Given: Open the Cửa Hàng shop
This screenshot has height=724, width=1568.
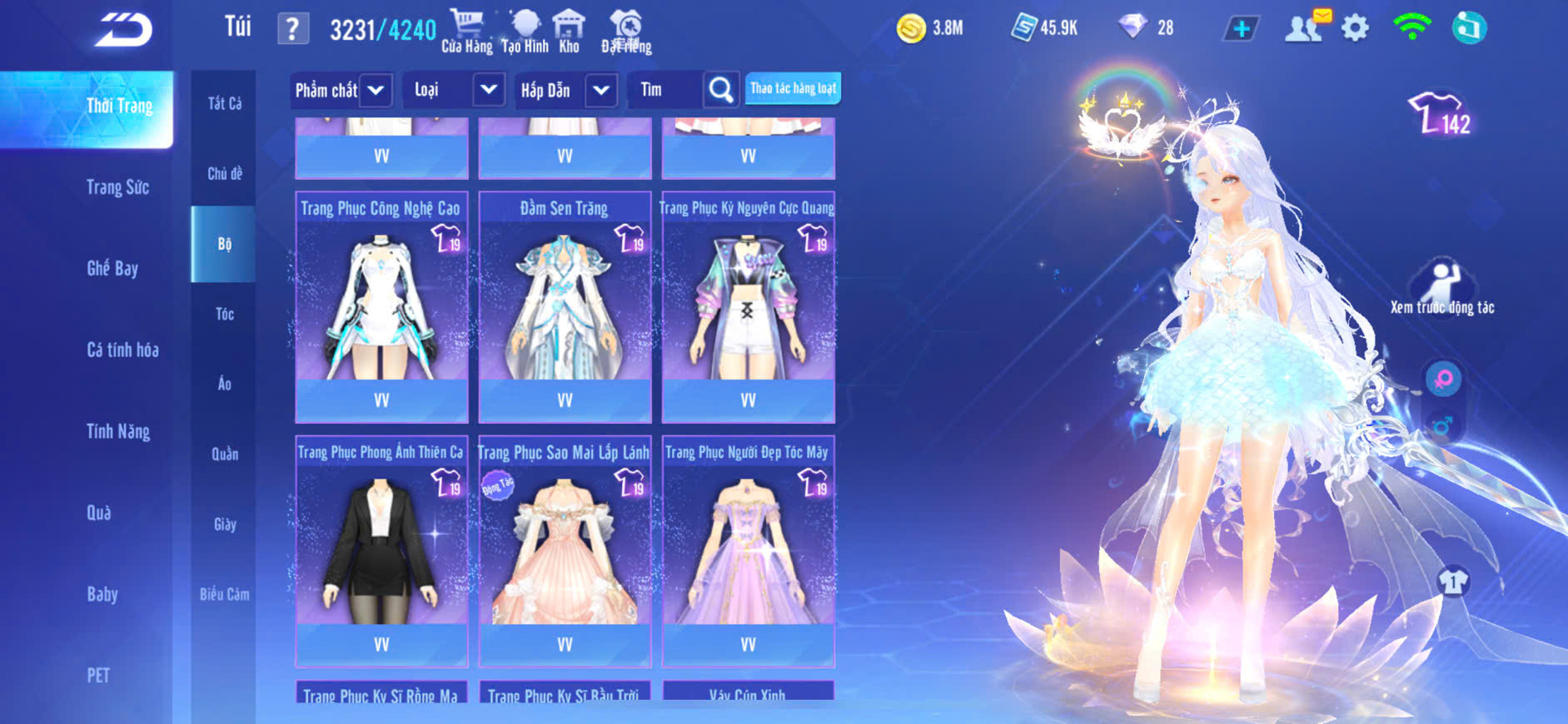Looking at the screenshot, I should (466, 32).
